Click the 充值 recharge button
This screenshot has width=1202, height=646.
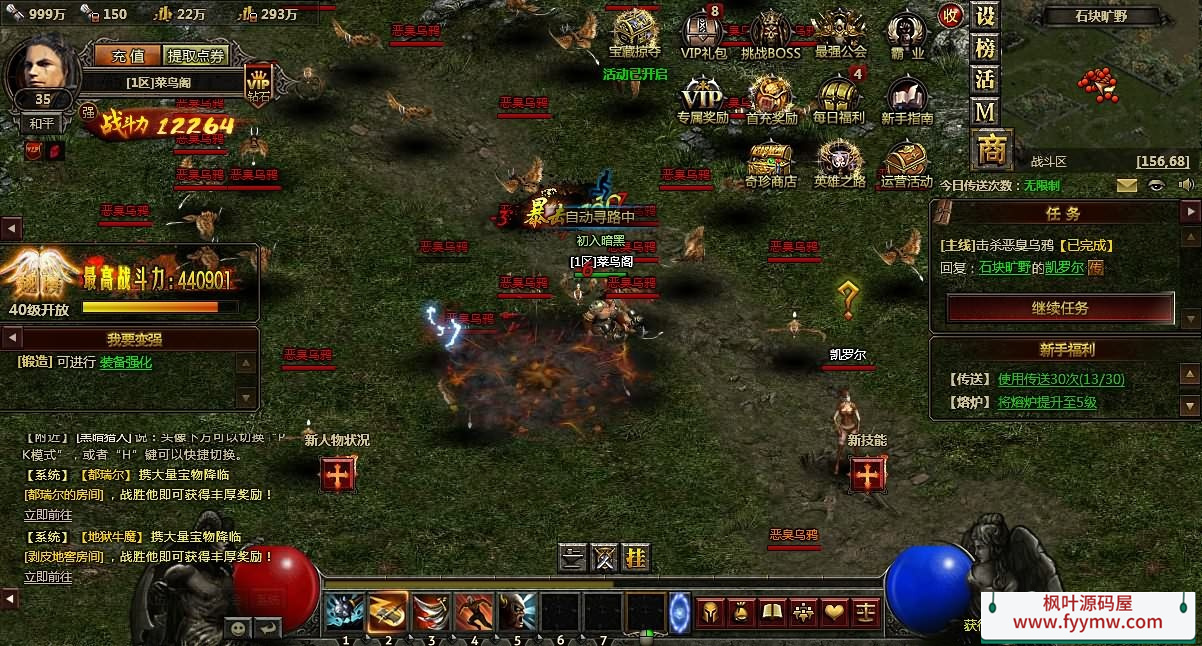[x=128, y=56]
